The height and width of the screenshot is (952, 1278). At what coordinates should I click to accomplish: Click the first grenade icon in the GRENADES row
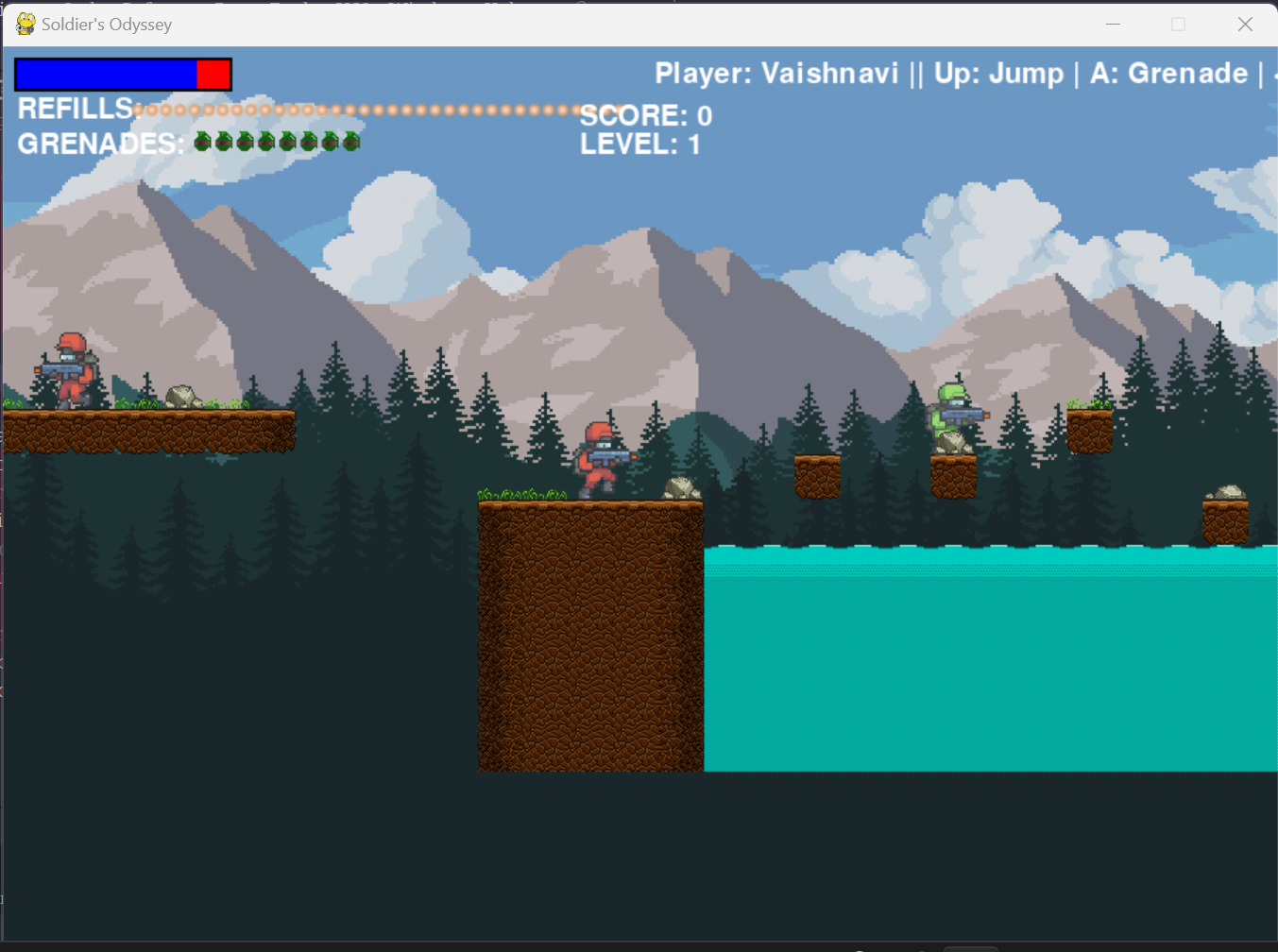tap(200, 142)
